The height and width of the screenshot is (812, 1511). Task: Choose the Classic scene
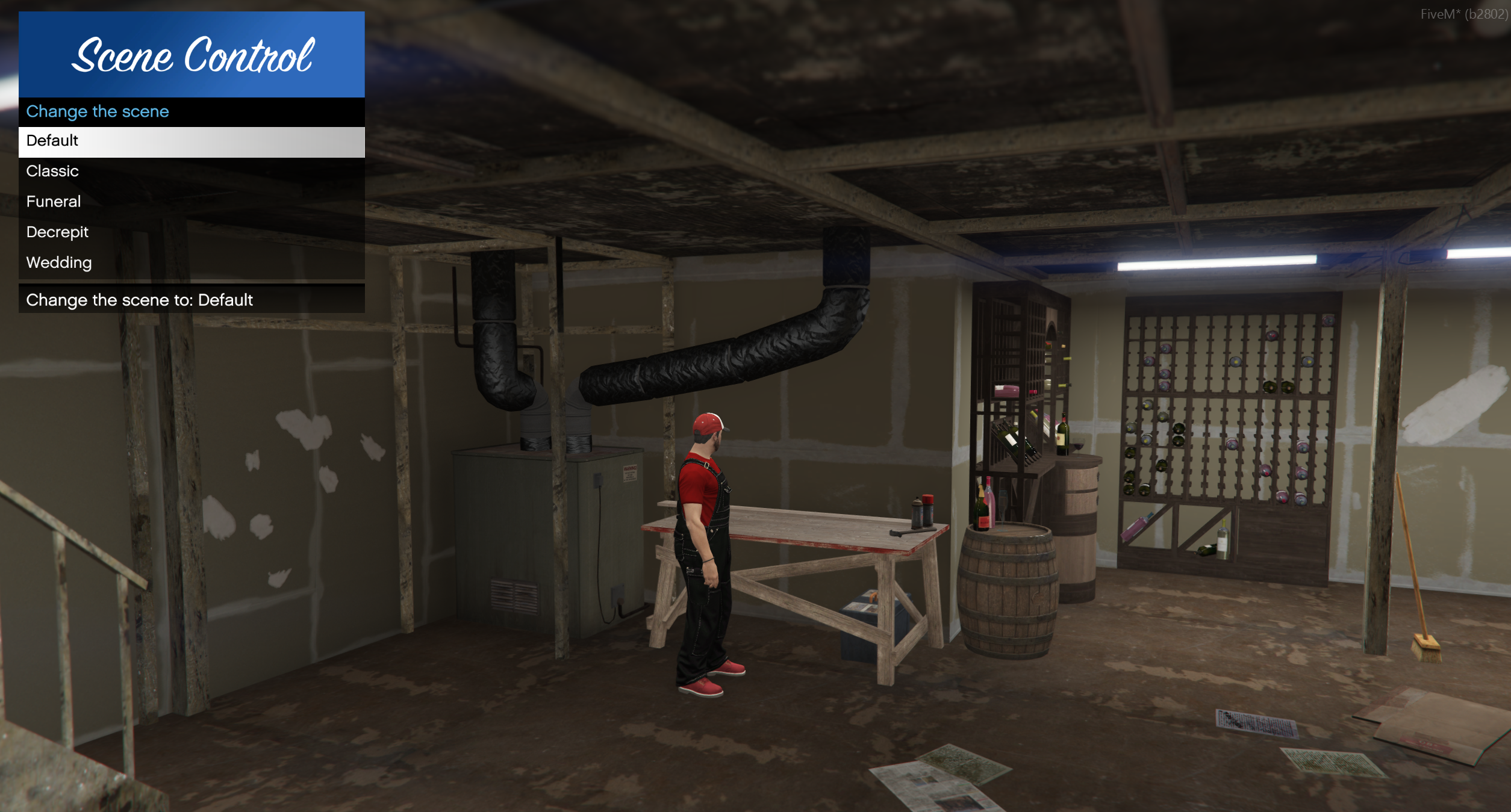(191, 172)
